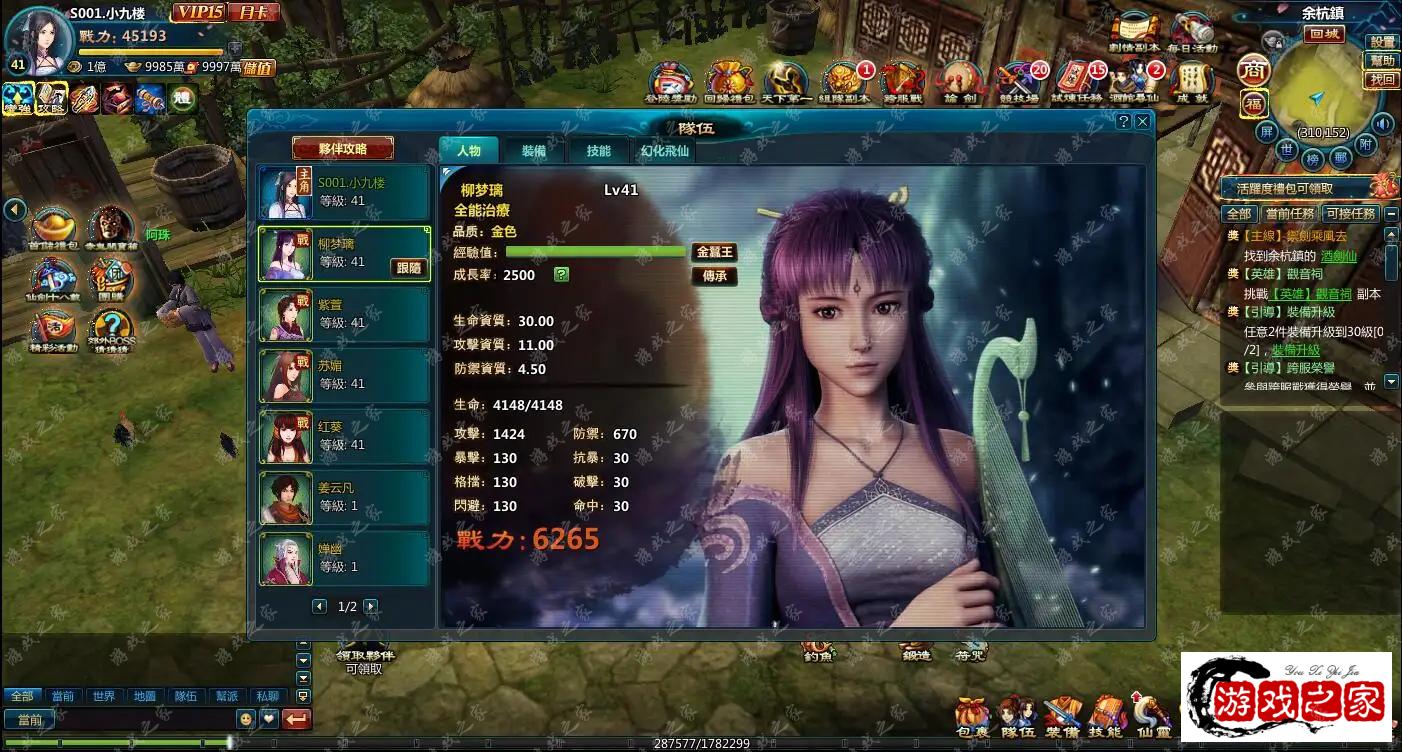1402x752 pixels.
Task: Select partner 紫萱 in the list
Action: [344, 315]
